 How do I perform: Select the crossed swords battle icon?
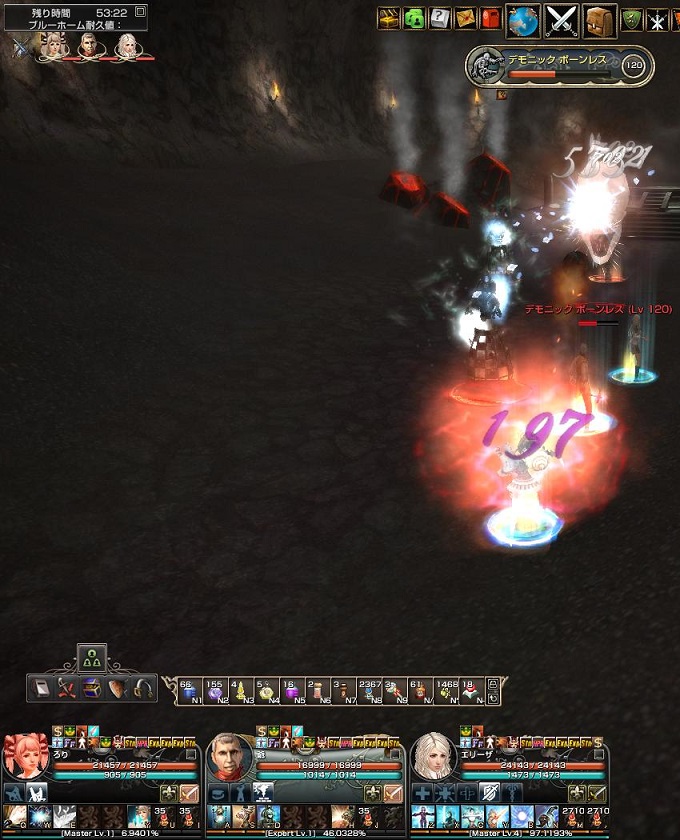562,19
